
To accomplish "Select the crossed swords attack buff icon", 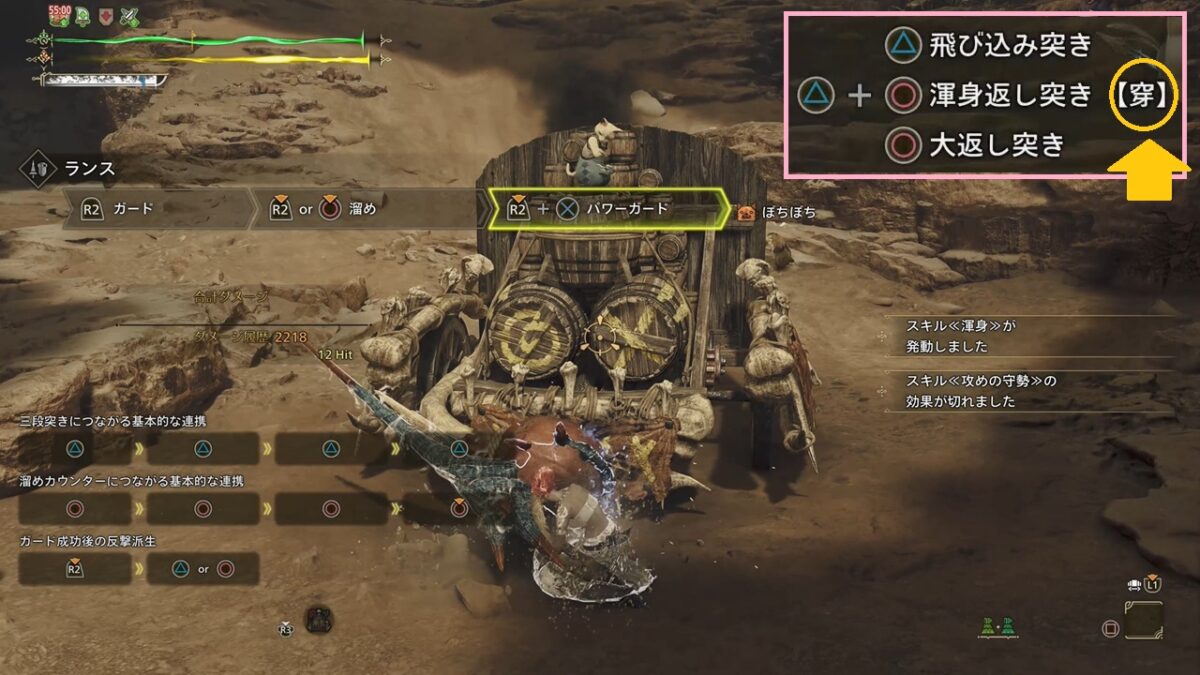I will click(x=130, y=15).
